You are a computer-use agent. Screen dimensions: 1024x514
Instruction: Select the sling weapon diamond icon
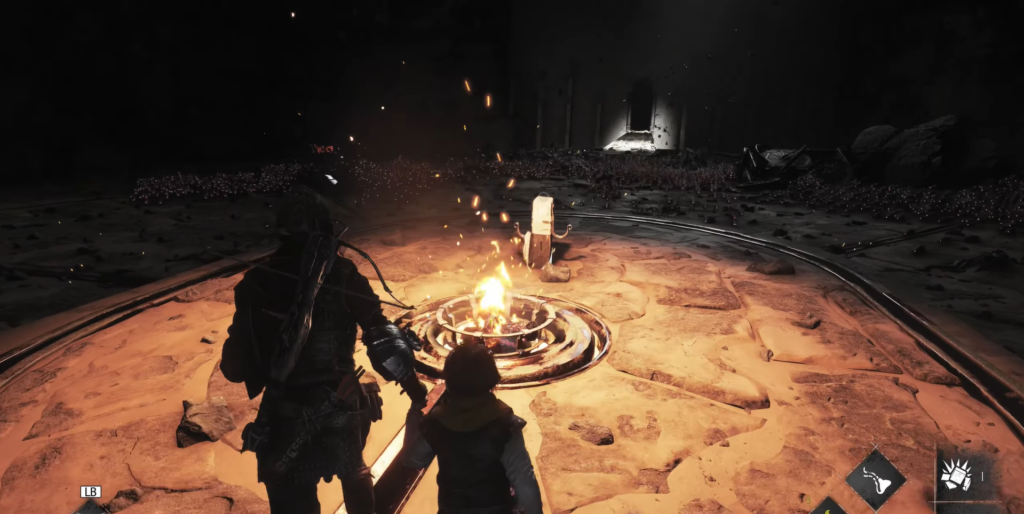[x=875, y=479]
